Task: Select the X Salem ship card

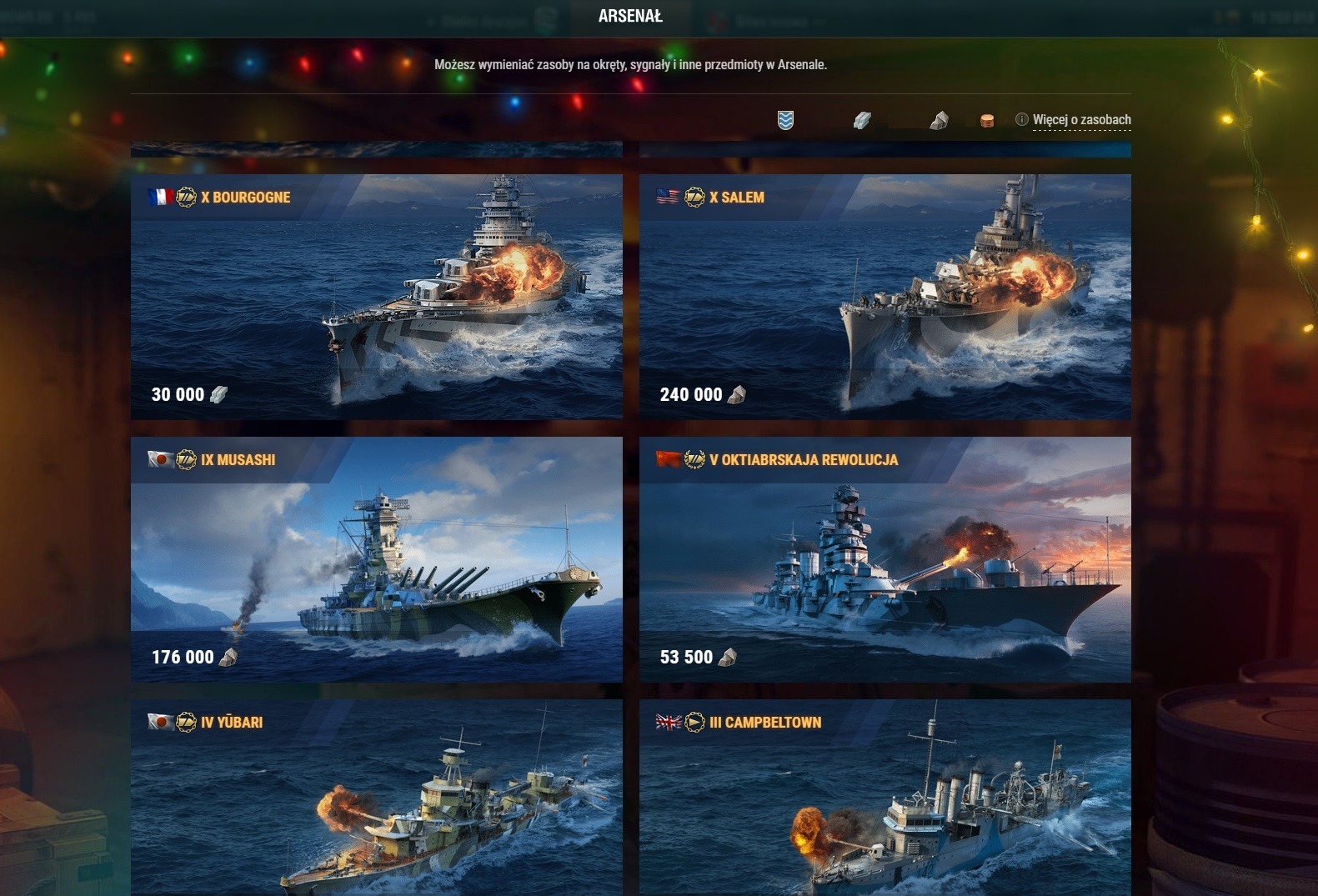Action: [885, 296]
